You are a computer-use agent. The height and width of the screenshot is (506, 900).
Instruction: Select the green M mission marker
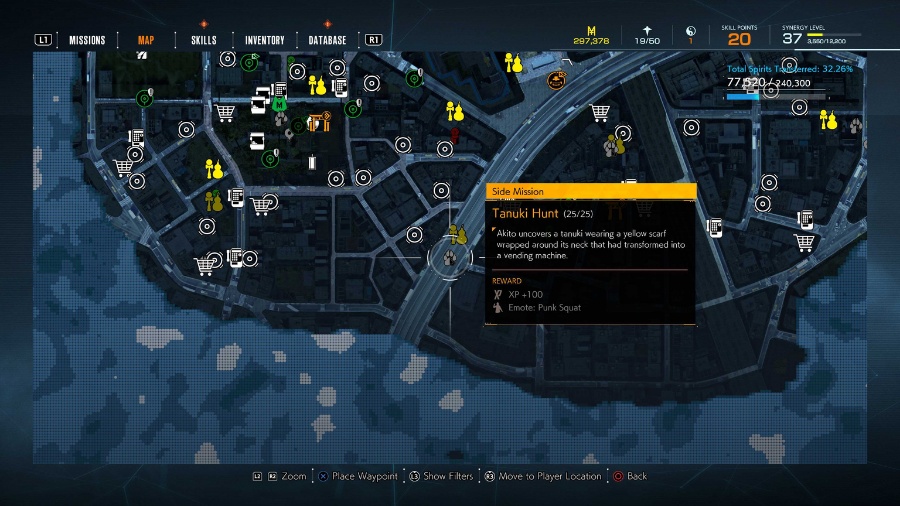(280, 102)
